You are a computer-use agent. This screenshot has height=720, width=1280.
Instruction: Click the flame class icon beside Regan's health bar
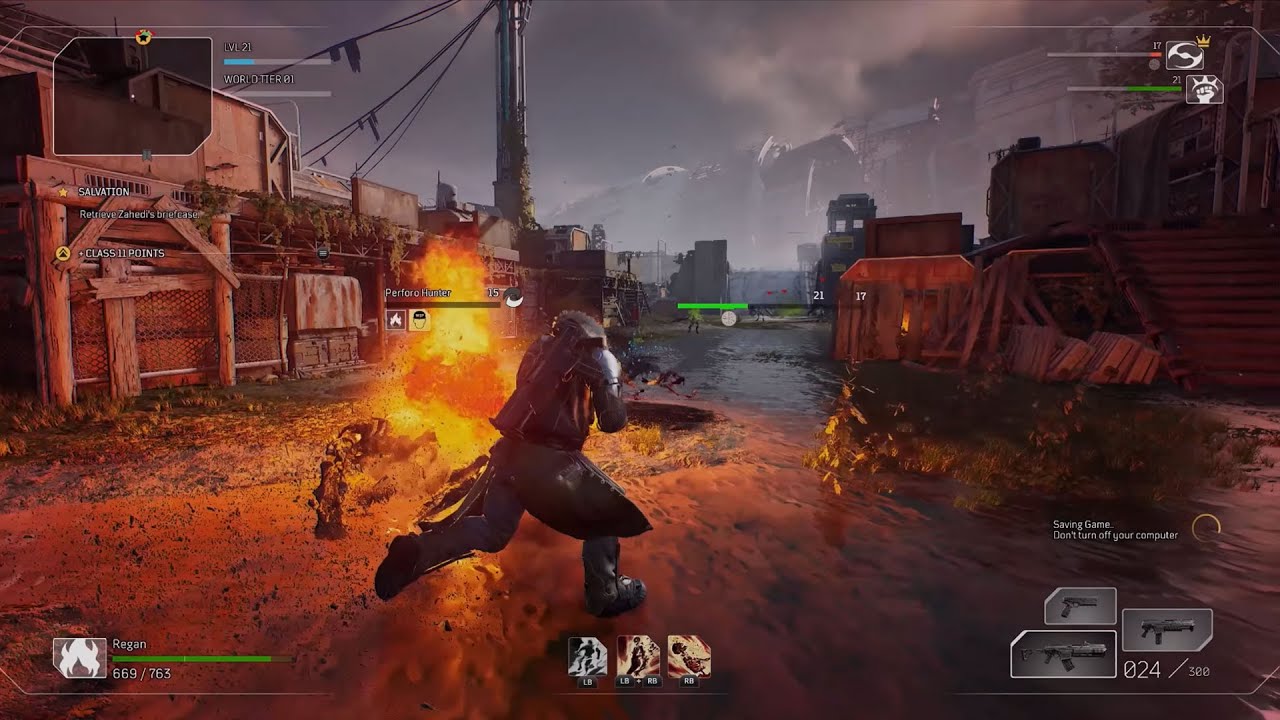[x=80, y=659]
